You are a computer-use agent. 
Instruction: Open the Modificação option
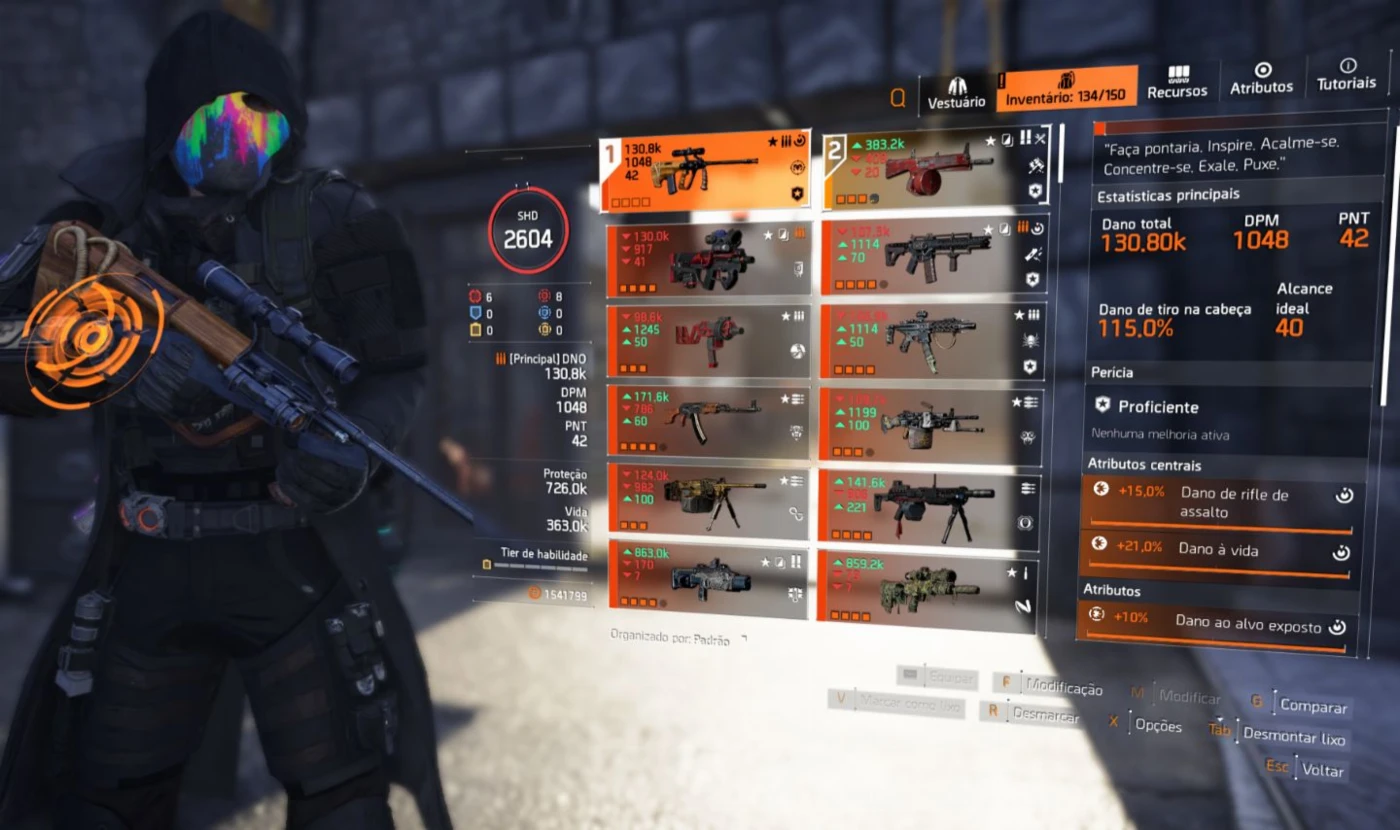(x=1063, y=688)
